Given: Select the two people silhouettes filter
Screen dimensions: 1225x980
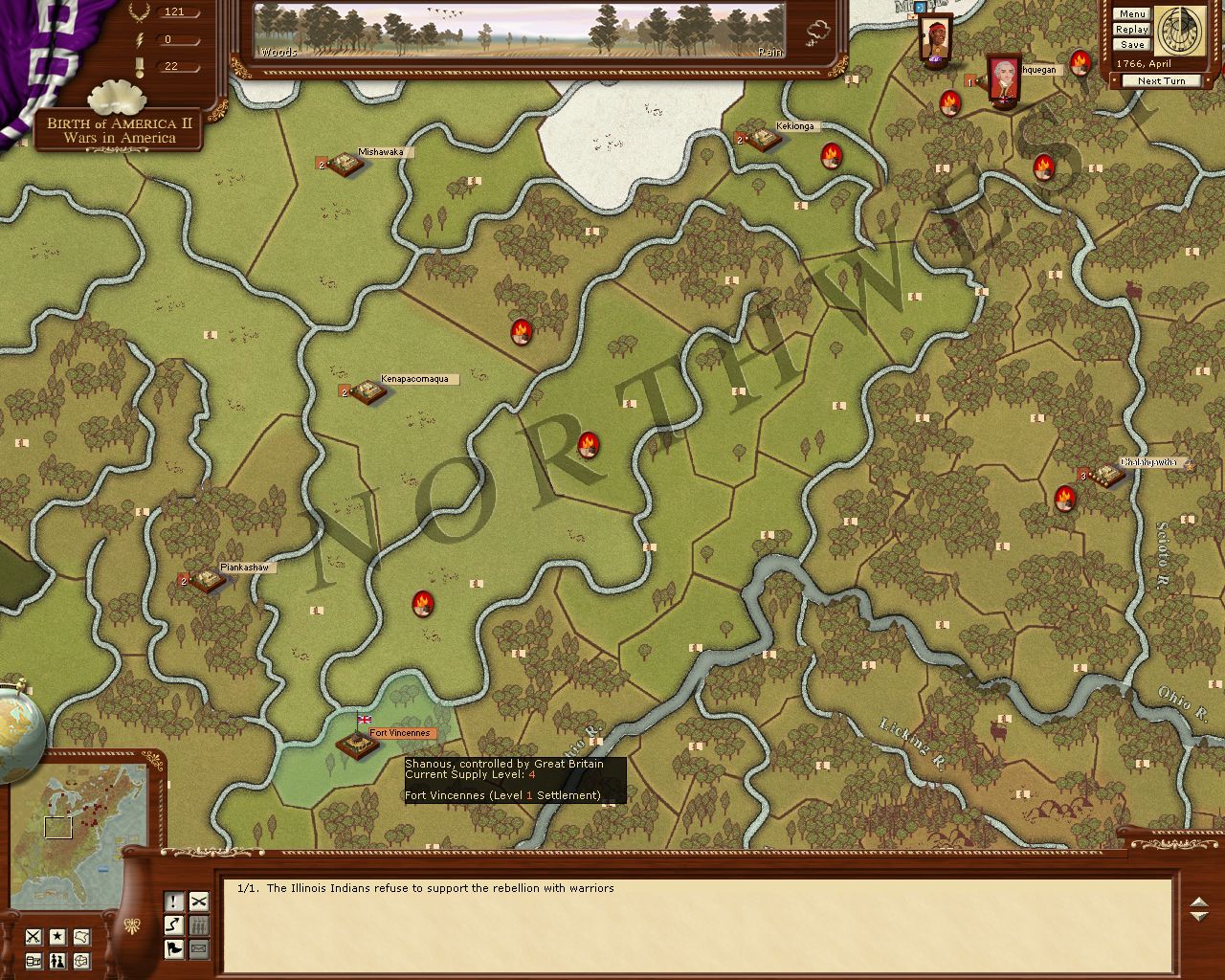Looking at the screenshot, I should click(x=57, y=961).
